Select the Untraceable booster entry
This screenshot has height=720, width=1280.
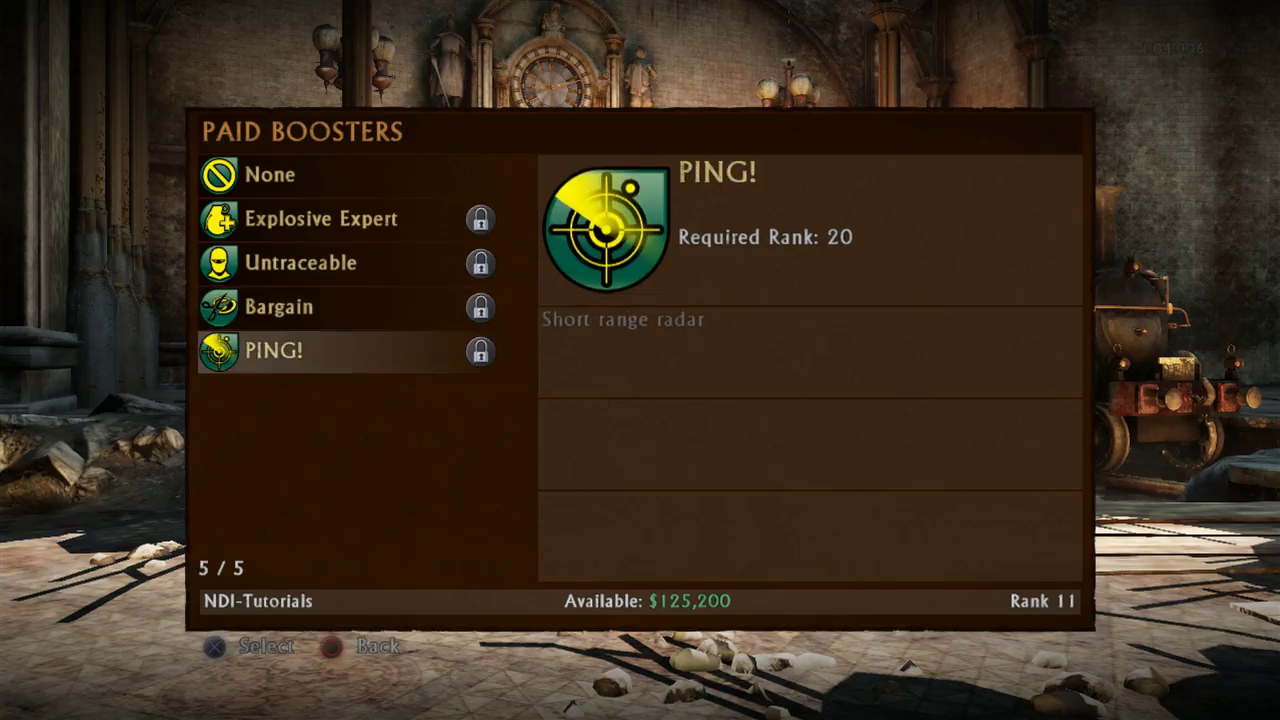300,263
